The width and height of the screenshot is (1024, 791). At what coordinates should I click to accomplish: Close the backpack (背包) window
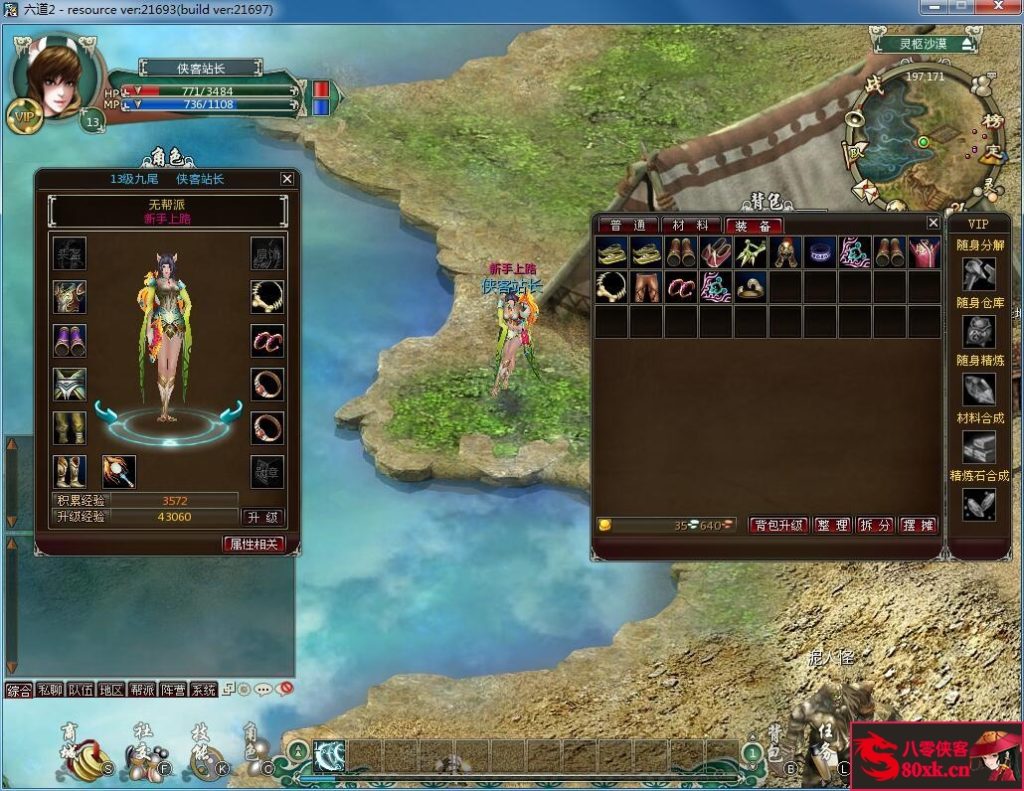pos(933,222)
